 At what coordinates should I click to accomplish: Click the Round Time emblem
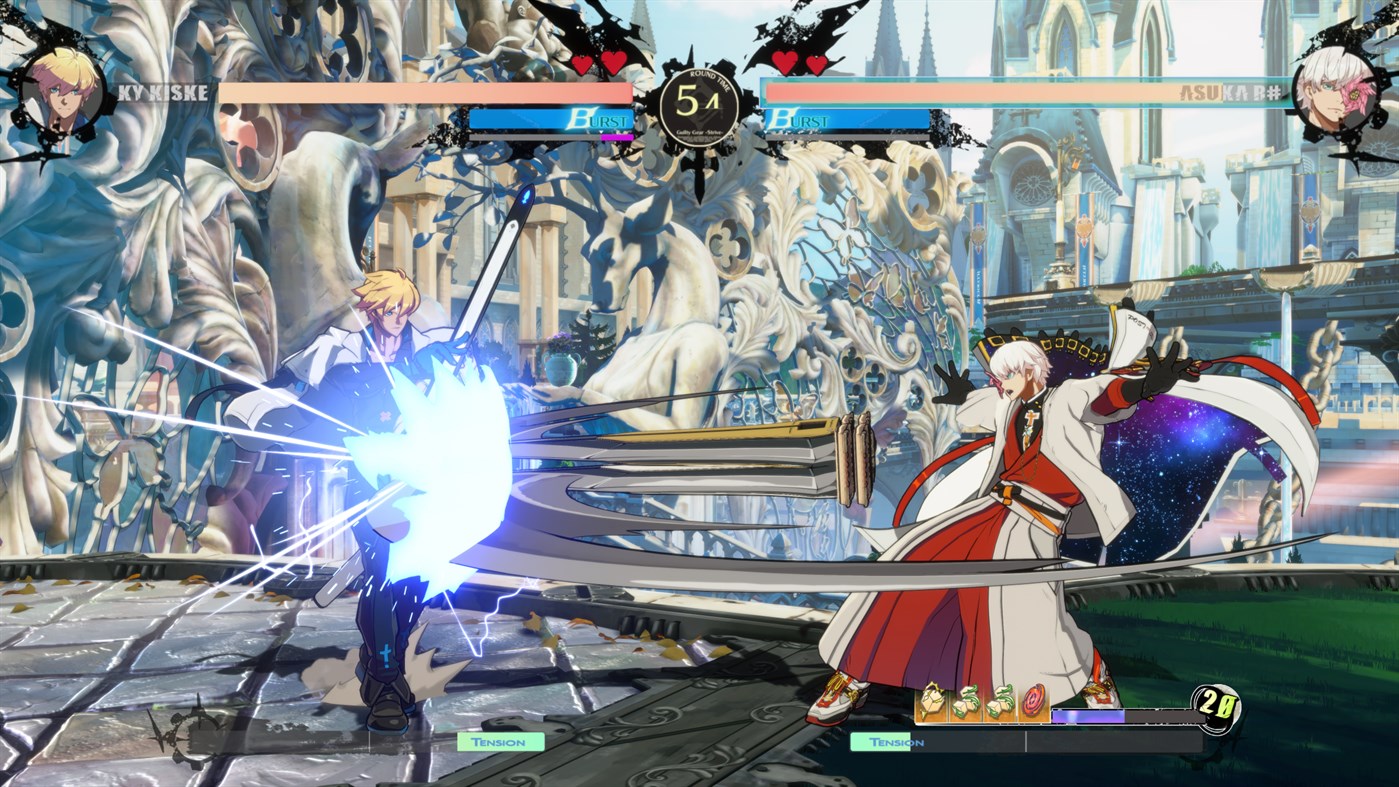click(x=699, y=103)
